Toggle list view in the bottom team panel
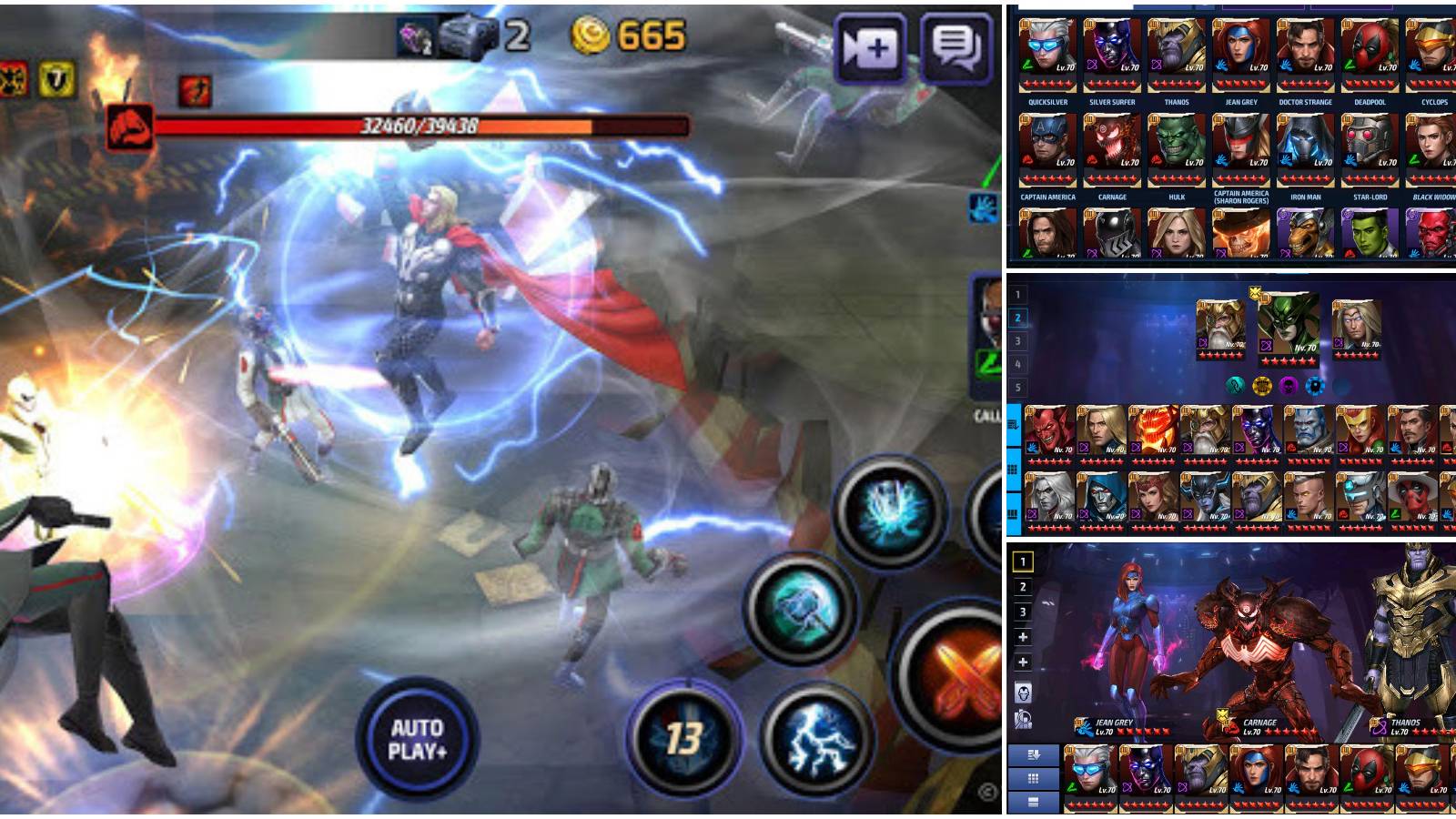 click(x=1033, y=803)
